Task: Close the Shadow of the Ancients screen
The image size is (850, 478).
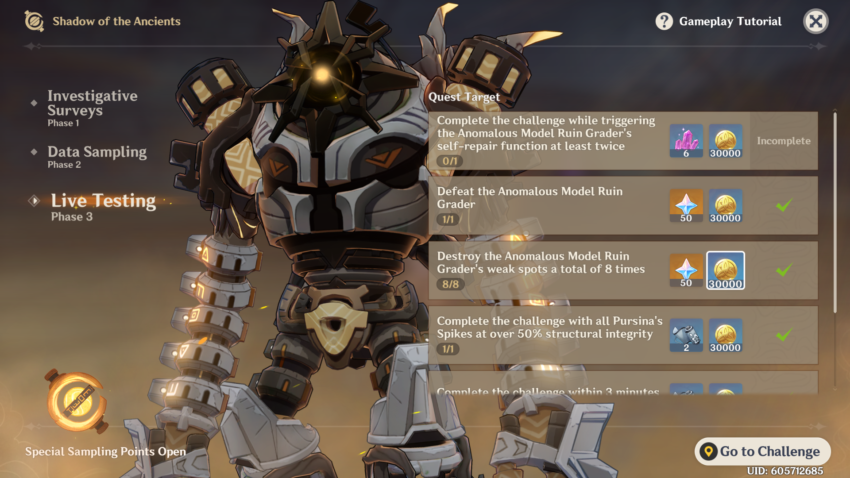Action: [816, 21]
